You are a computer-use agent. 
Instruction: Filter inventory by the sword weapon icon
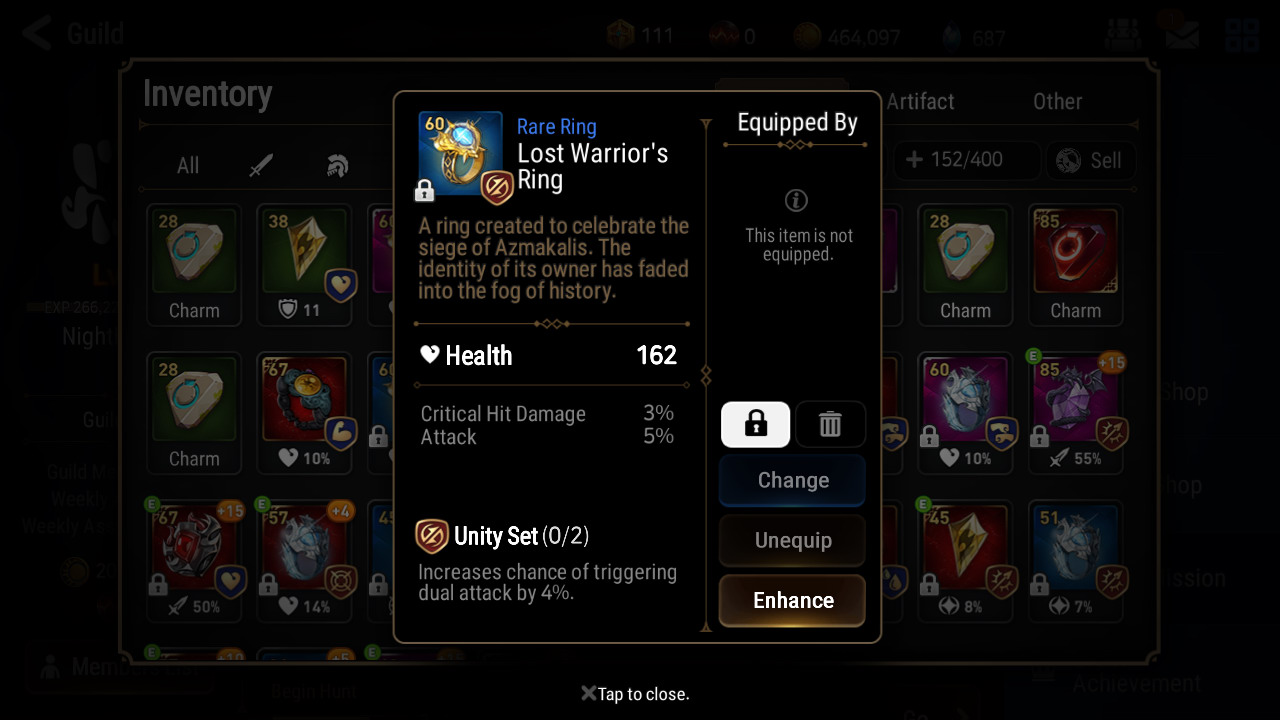pos(261,165)
